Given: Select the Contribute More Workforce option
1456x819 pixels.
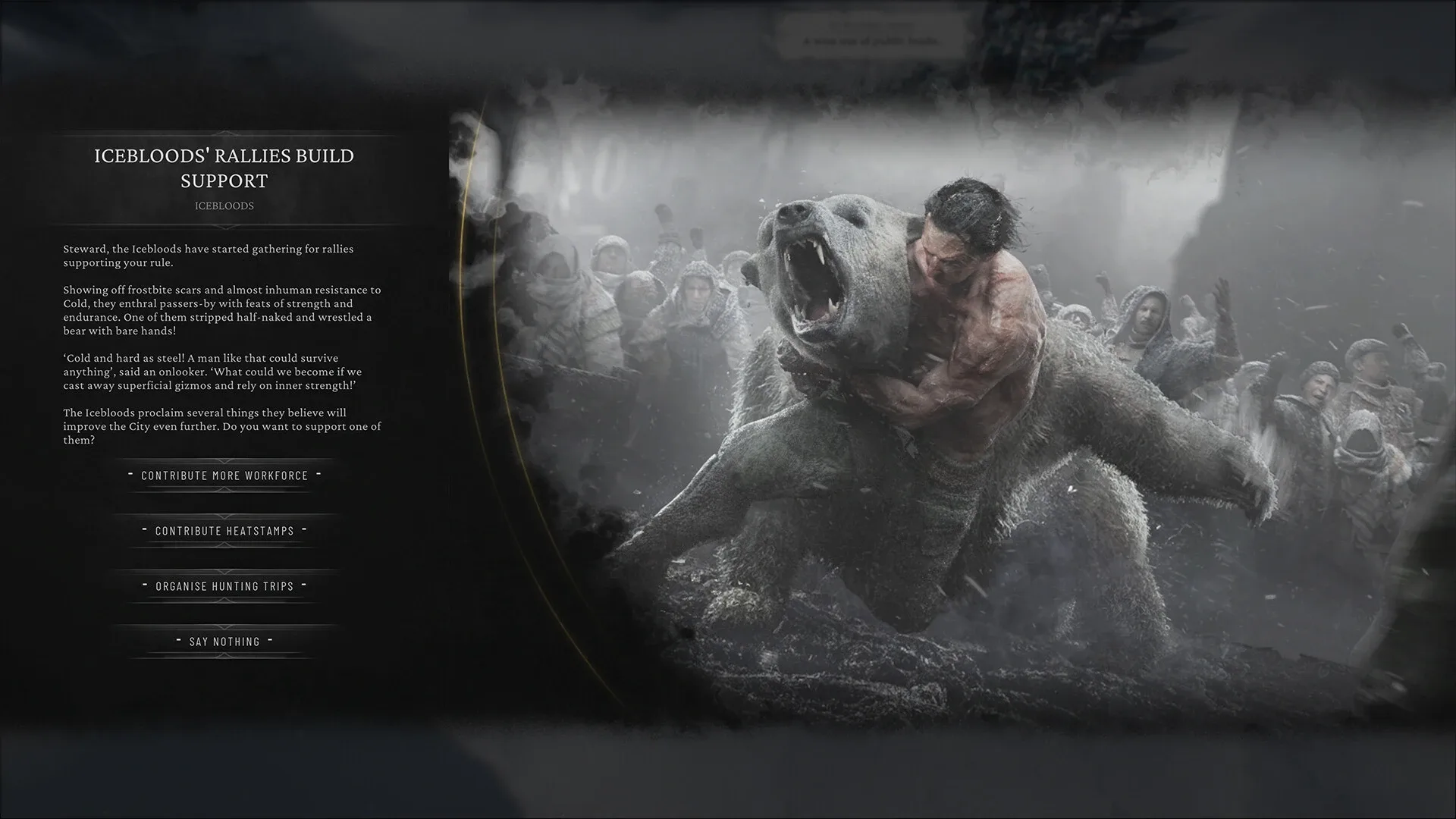Looking at the screenshot, I should pyautogui.click(x=223, y=475).
